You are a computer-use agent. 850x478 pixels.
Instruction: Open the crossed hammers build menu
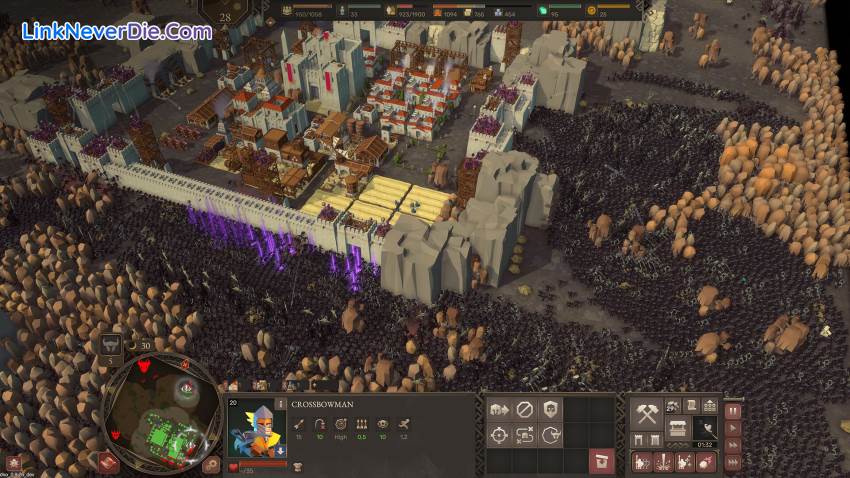click(x=647, y=413)
